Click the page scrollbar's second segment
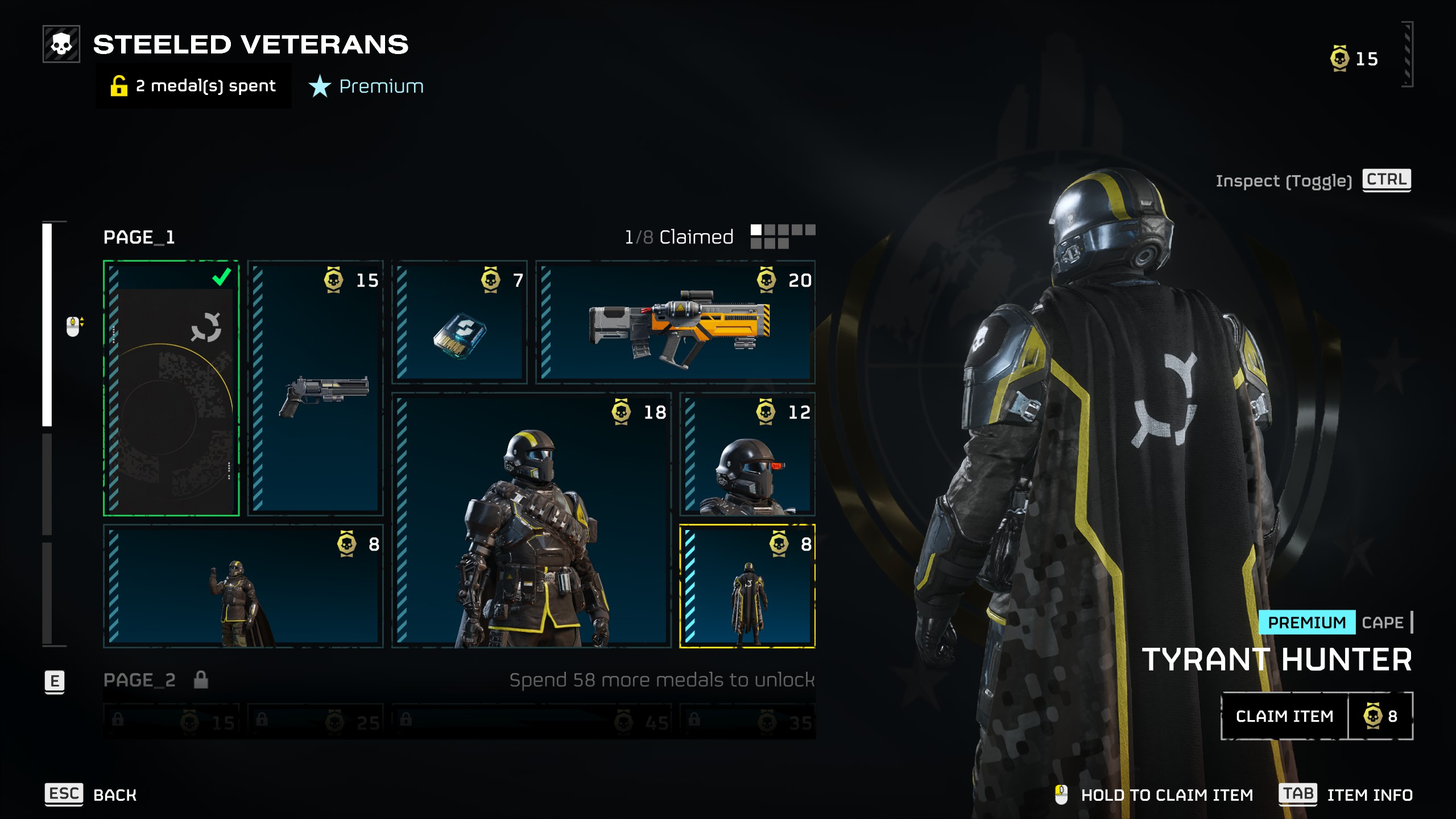The width and height of the screenshot is (1456, 819). click(x=47, y=483)
